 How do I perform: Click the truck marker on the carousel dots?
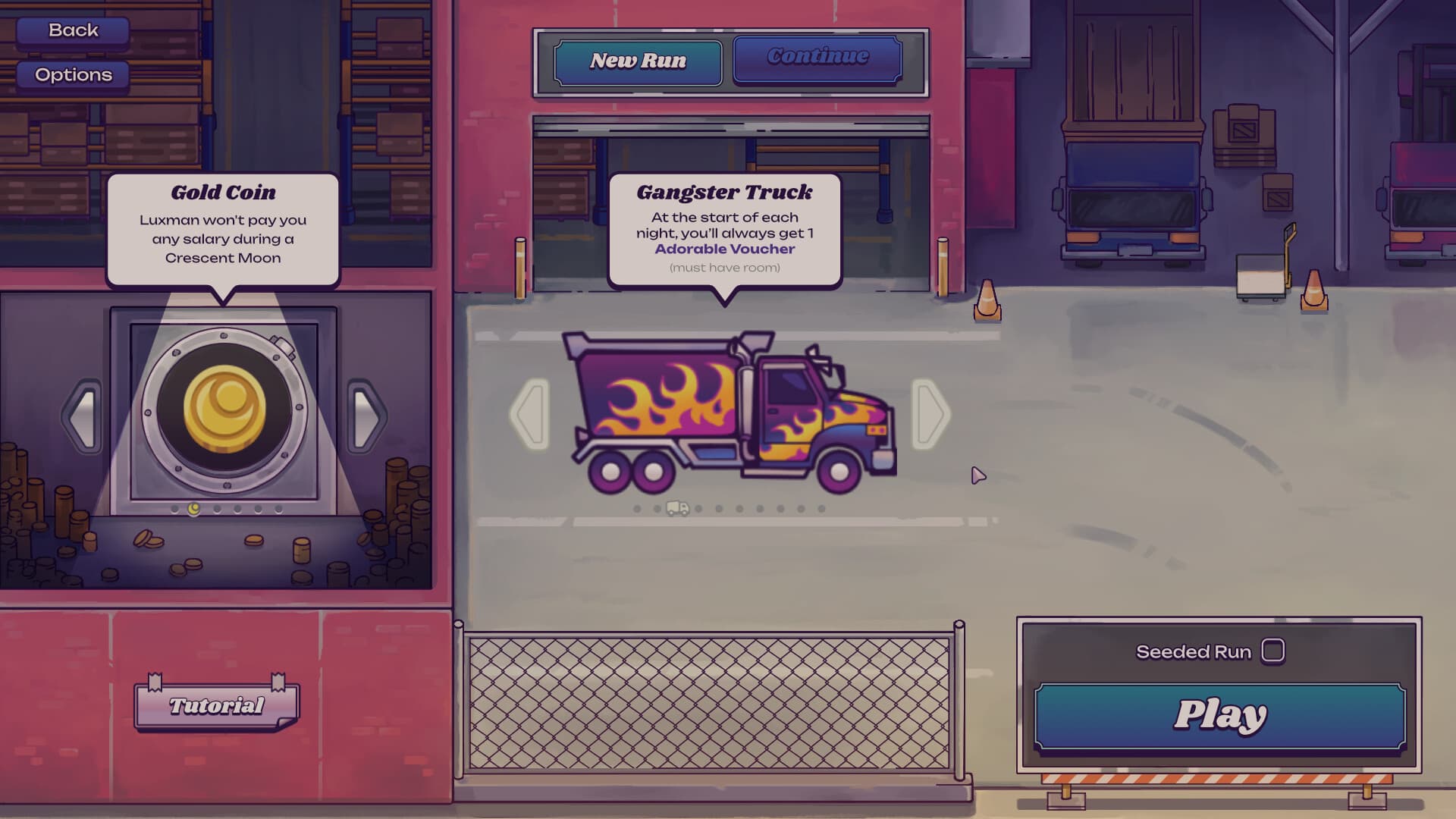679,510
